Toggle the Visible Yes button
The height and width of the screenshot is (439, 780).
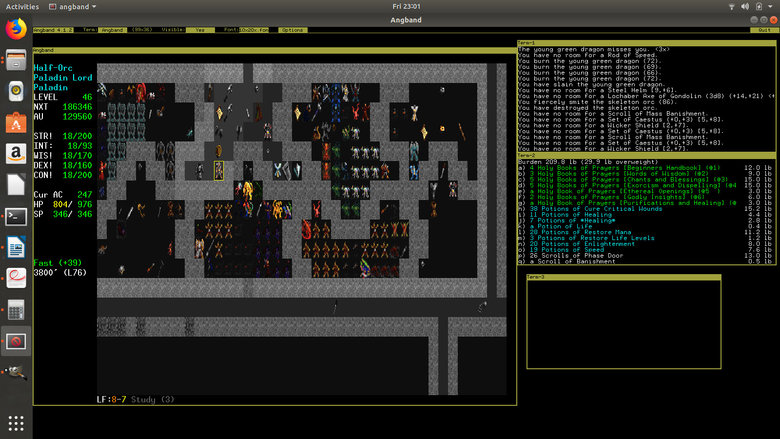(x=200, y=30)
